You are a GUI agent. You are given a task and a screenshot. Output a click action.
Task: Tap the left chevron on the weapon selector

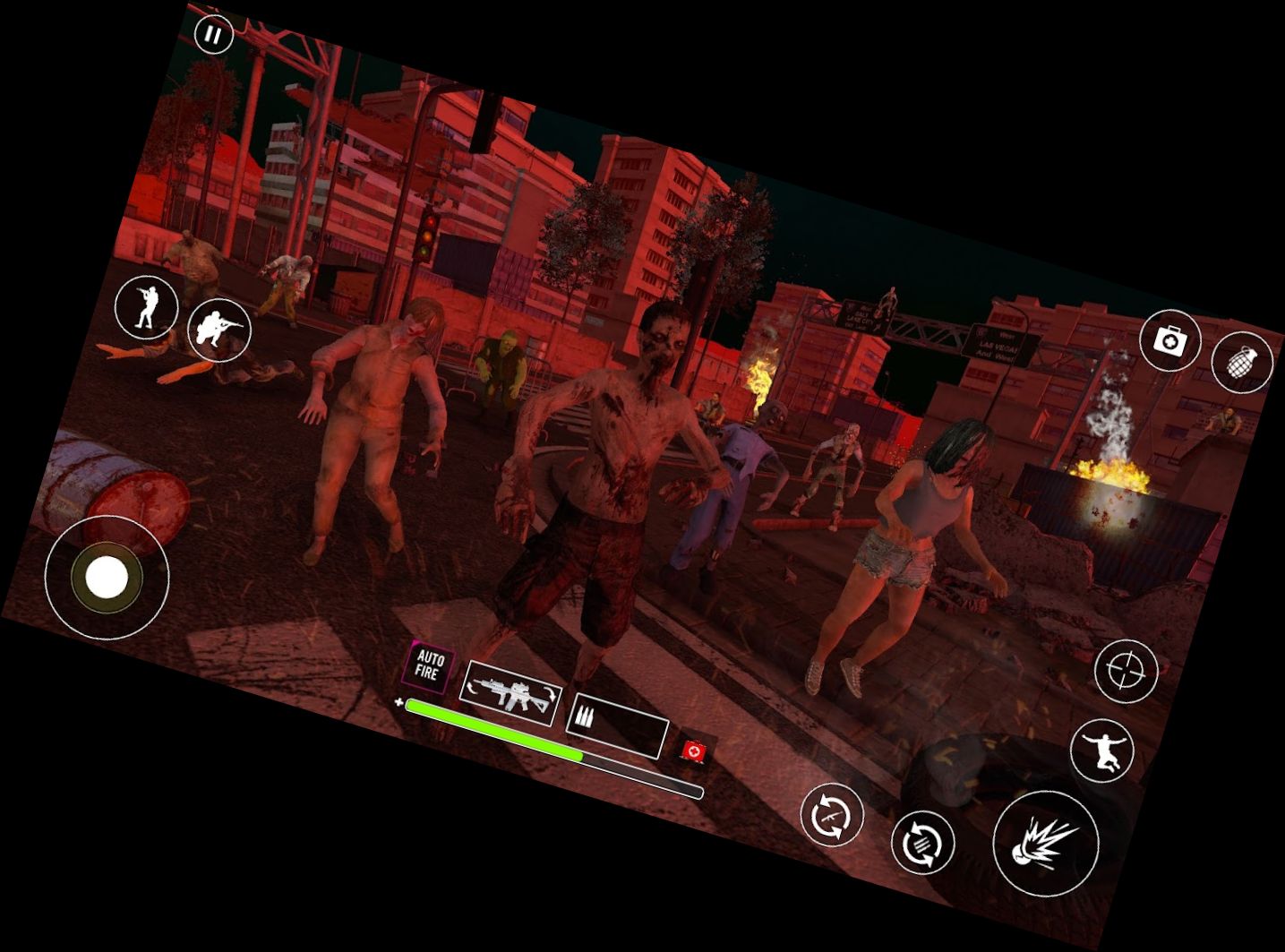[x=471, y=688]
